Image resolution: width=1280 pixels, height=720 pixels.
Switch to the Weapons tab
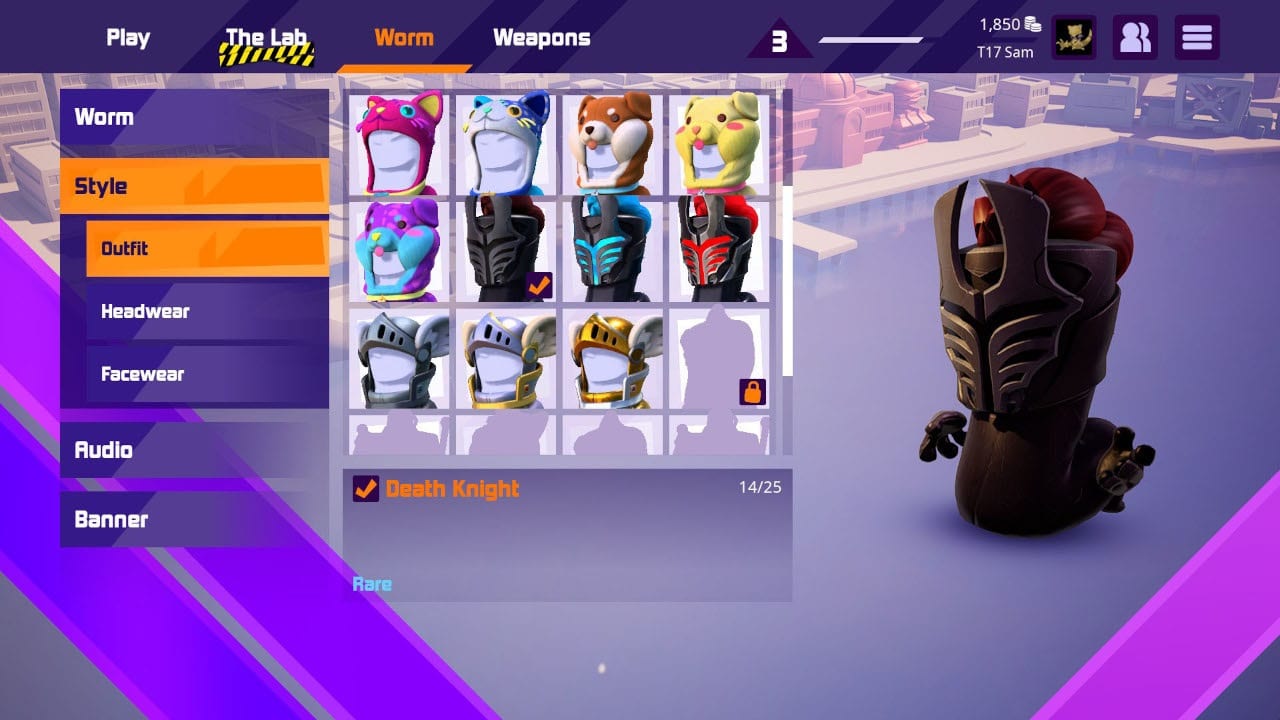(540, 37)
